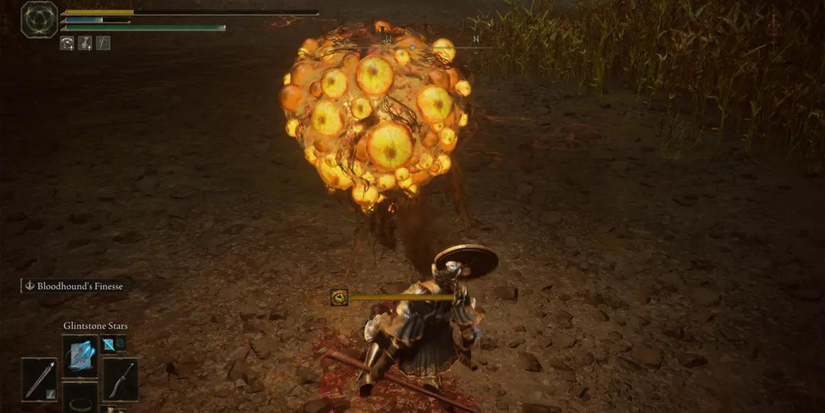
Task: Select the Glintstone Stars spell slot
Action: click(x=80, y=357)
